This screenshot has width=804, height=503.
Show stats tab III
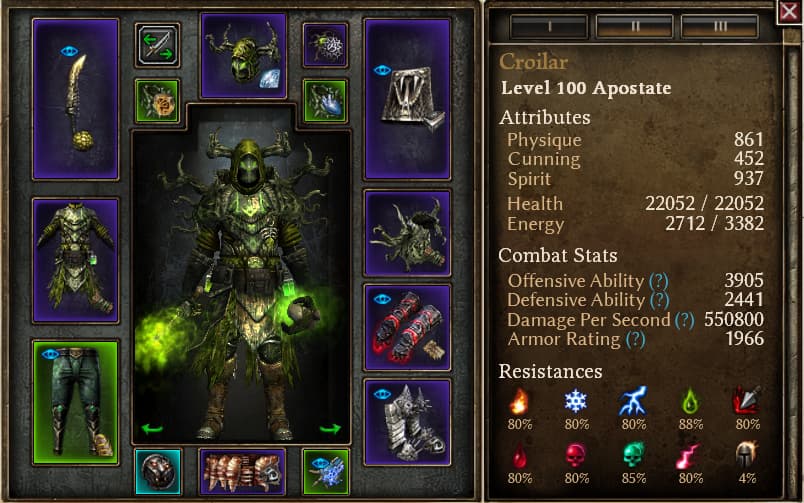point(719,26)
